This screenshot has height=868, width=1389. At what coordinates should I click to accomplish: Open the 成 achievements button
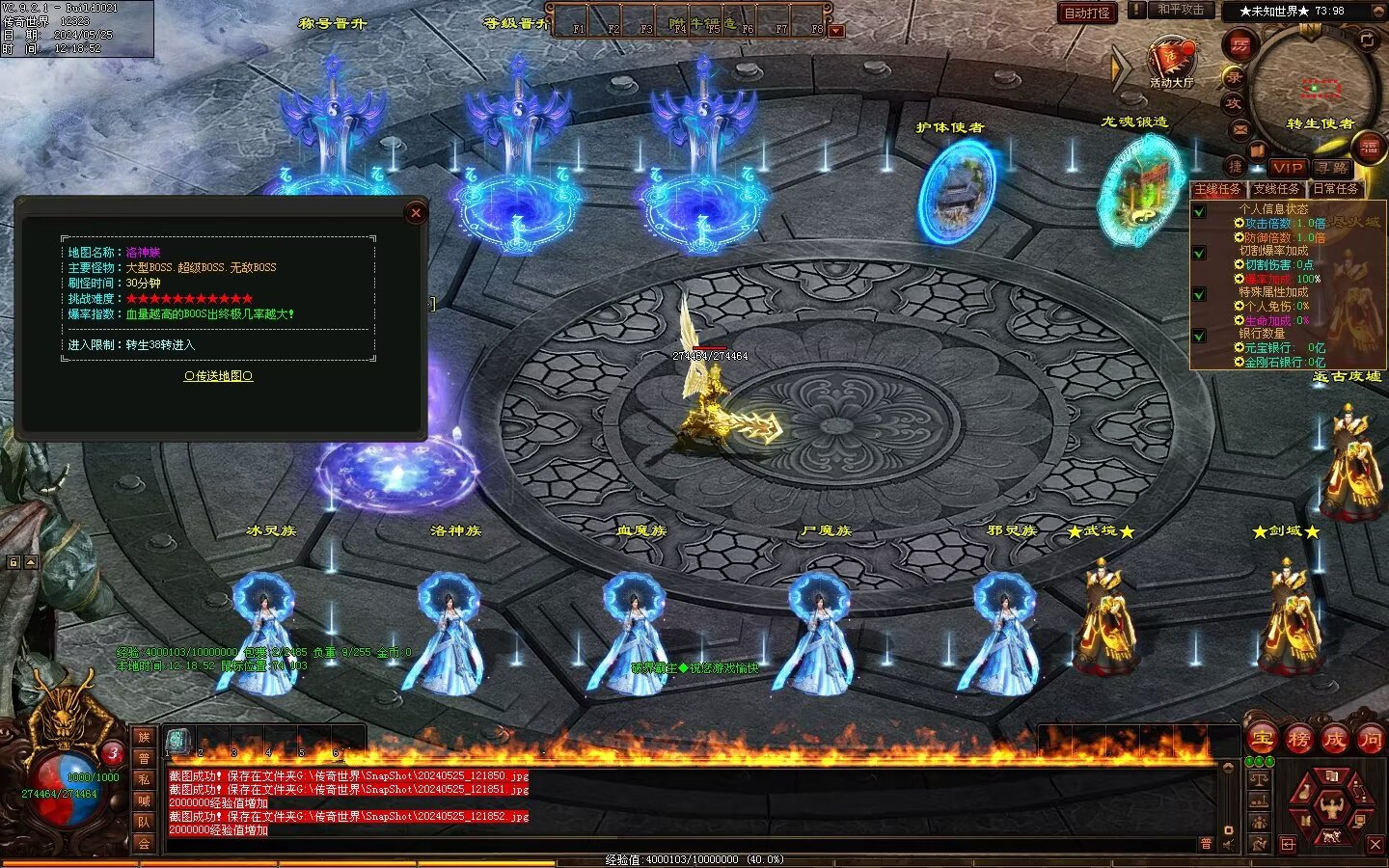tap(1335, 740)
